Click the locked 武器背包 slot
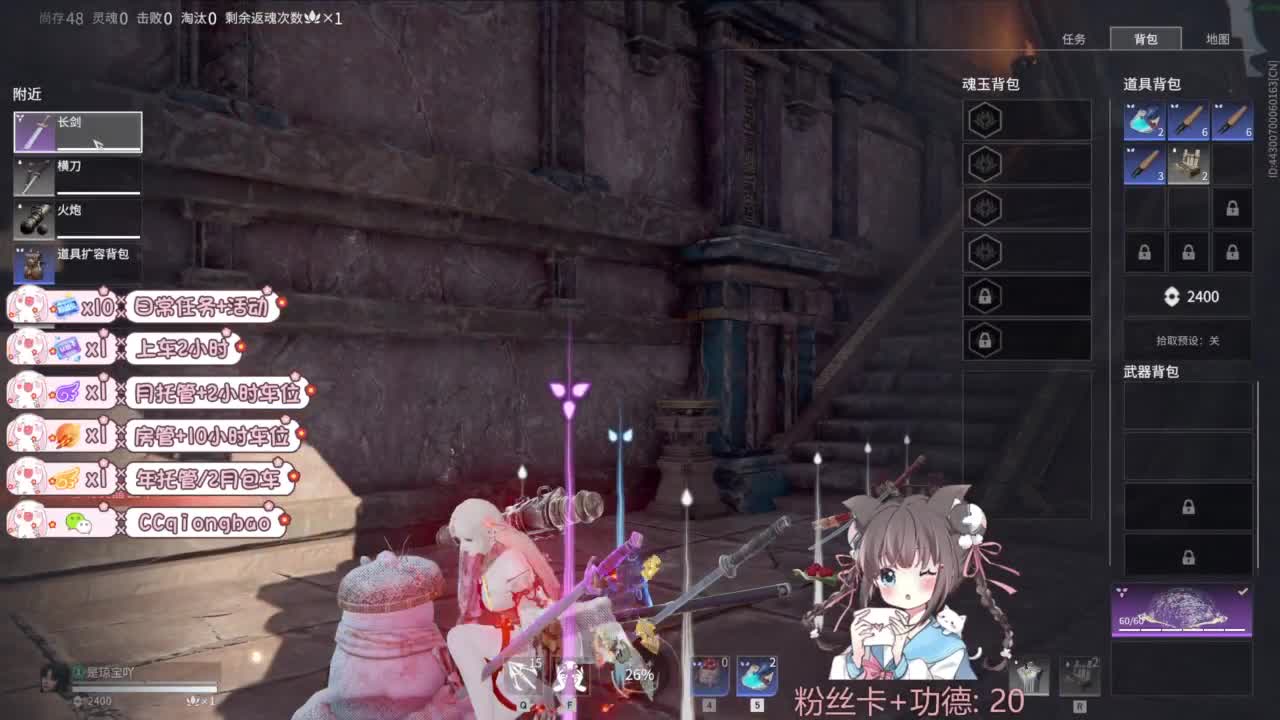The width and height of the screenshot is (1280, 720). [1188, 507]
